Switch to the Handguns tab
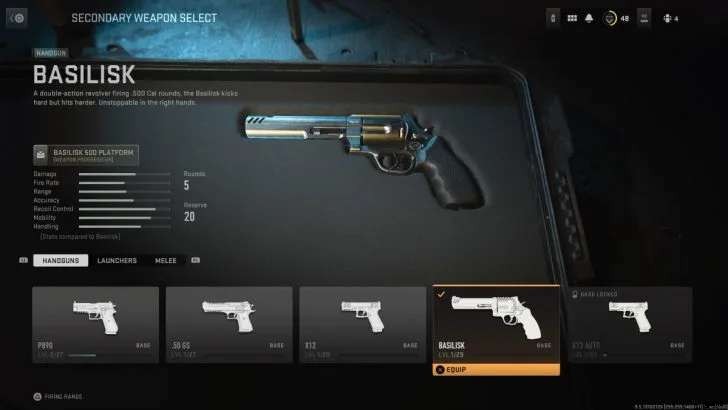This screenshot has height=410, width=728. point(60,260)
